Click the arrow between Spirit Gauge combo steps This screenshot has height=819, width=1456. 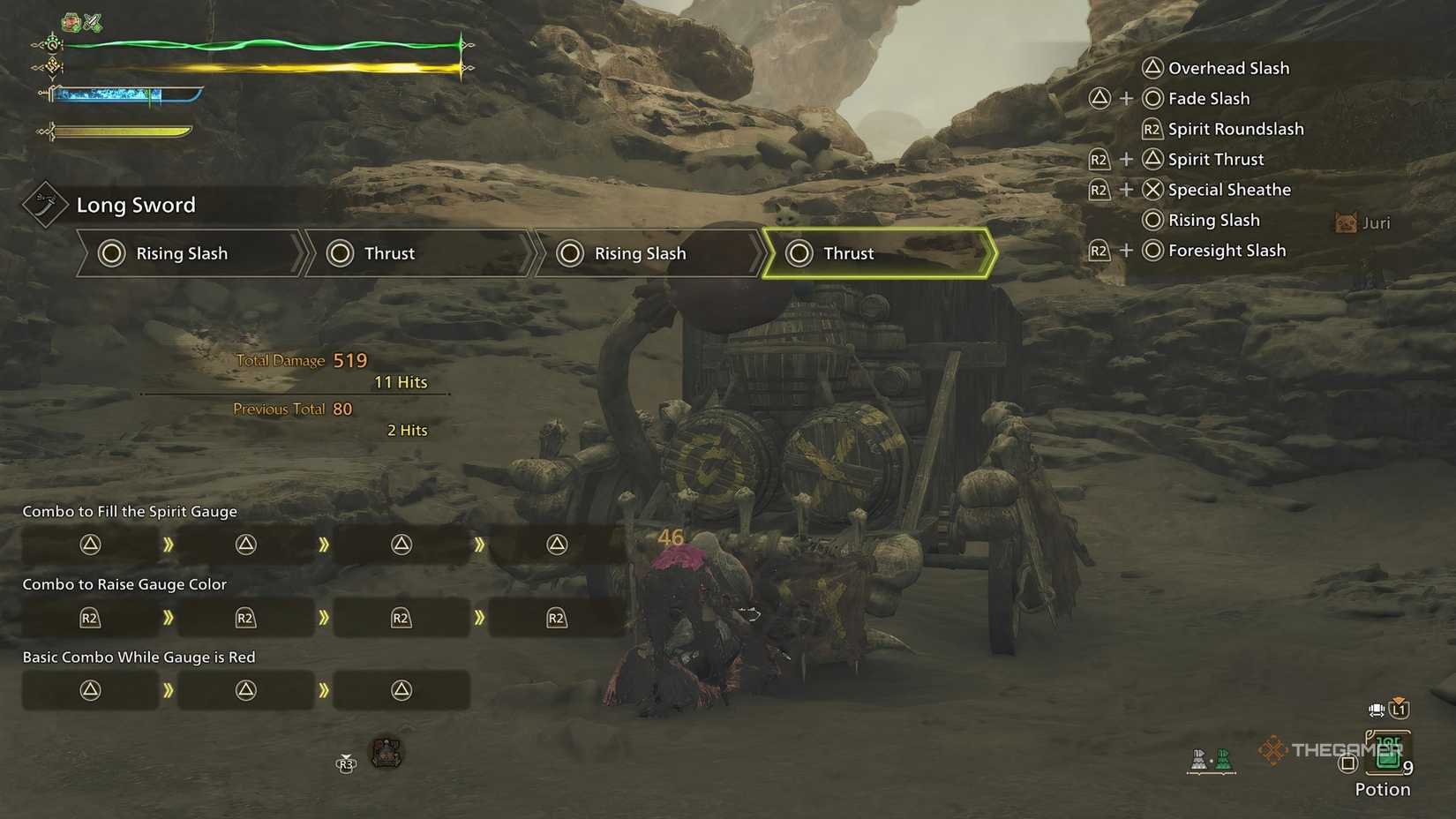[169, 545]
